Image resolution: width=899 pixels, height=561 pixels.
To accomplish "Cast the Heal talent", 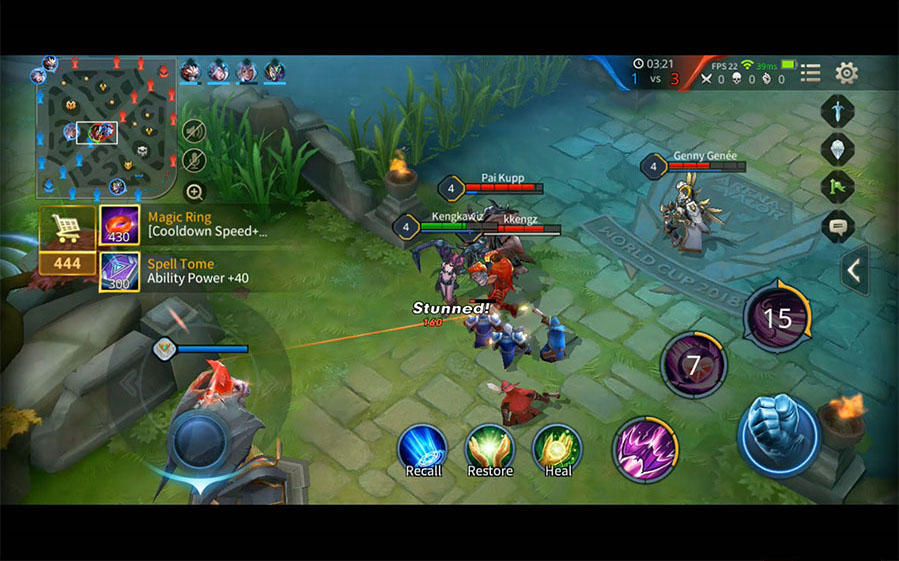I will (x=557, y=447).
